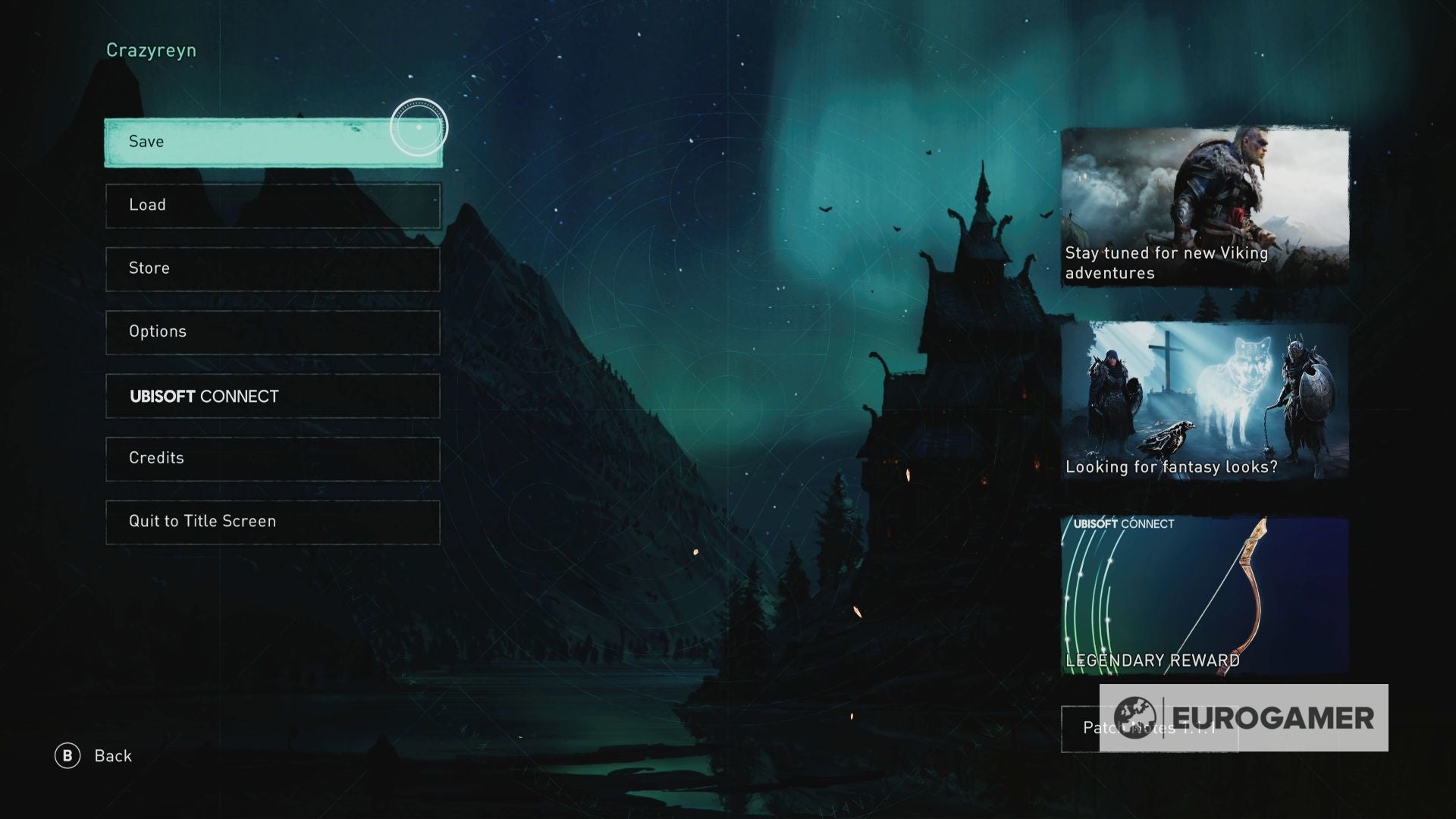Claim the Legendary Reward card
The height and width of the screenshot is (819, 1456).
(x=1206, y=595)
